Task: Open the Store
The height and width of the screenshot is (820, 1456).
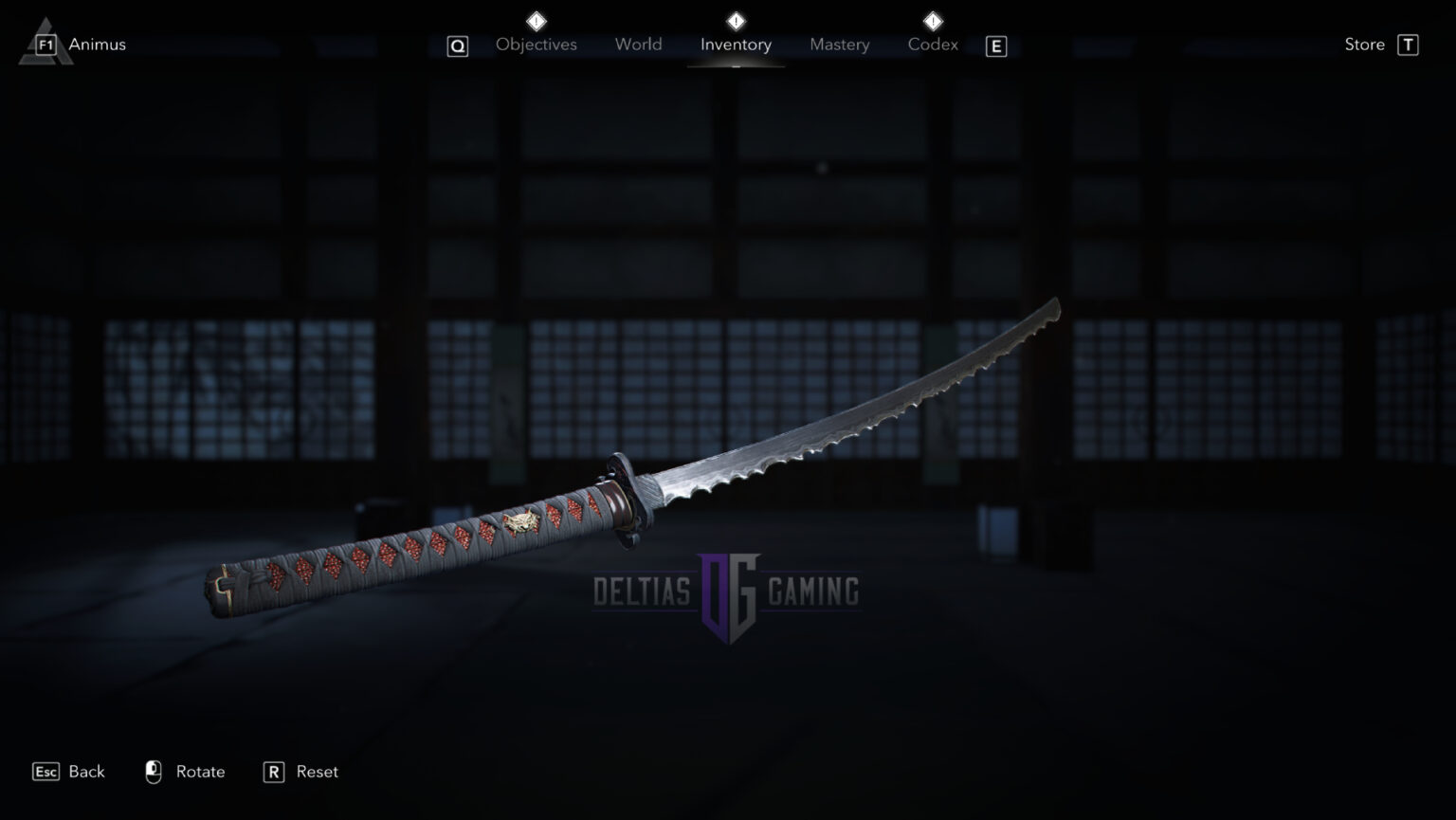Action: 1364,44
